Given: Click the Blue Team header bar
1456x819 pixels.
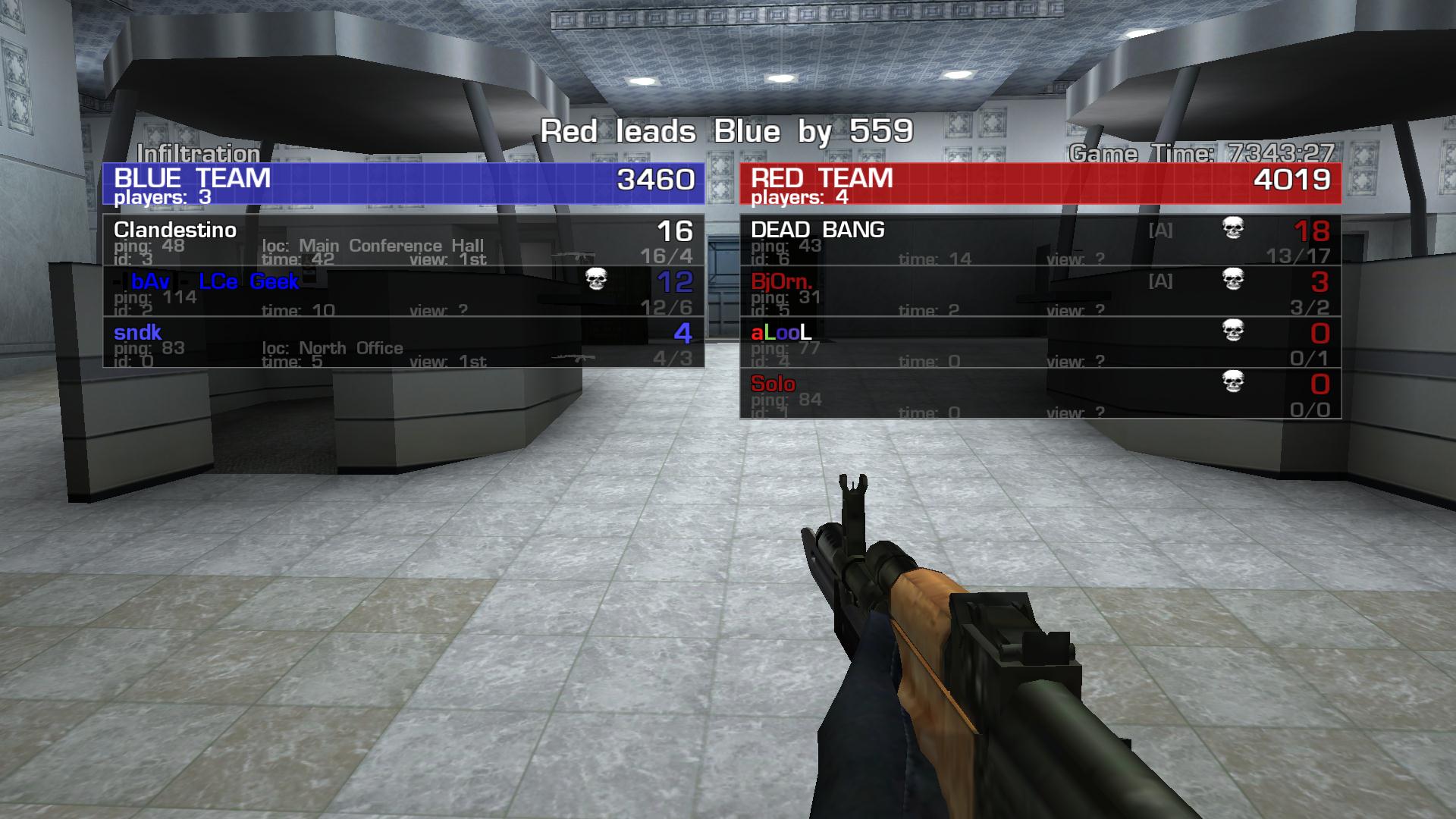Looking at the screenshot, I should 403,184.
